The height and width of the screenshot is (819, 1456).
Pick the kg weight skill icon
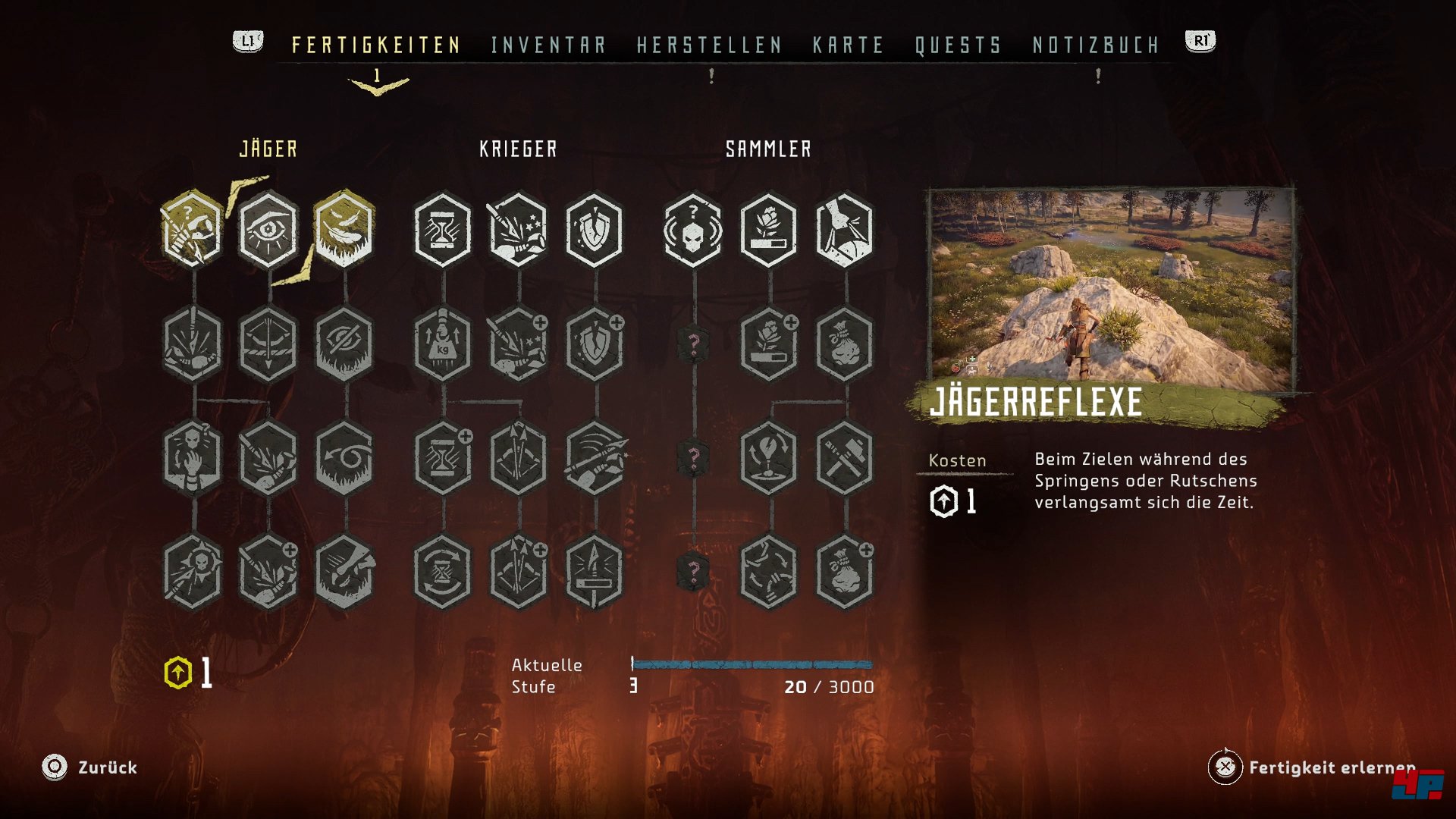click(443, 344)
